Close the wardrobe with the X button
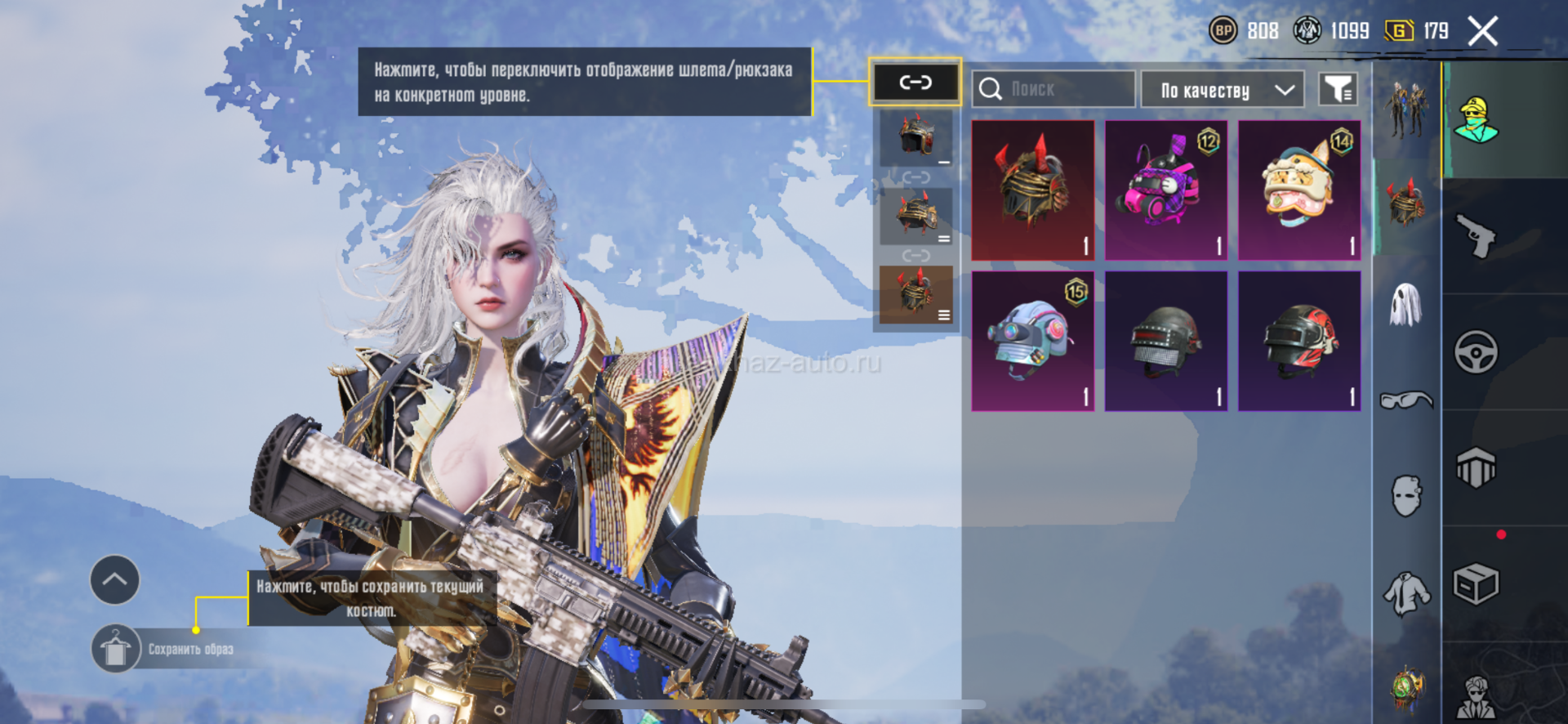1568x724 pixels. tap(1482, 32)
